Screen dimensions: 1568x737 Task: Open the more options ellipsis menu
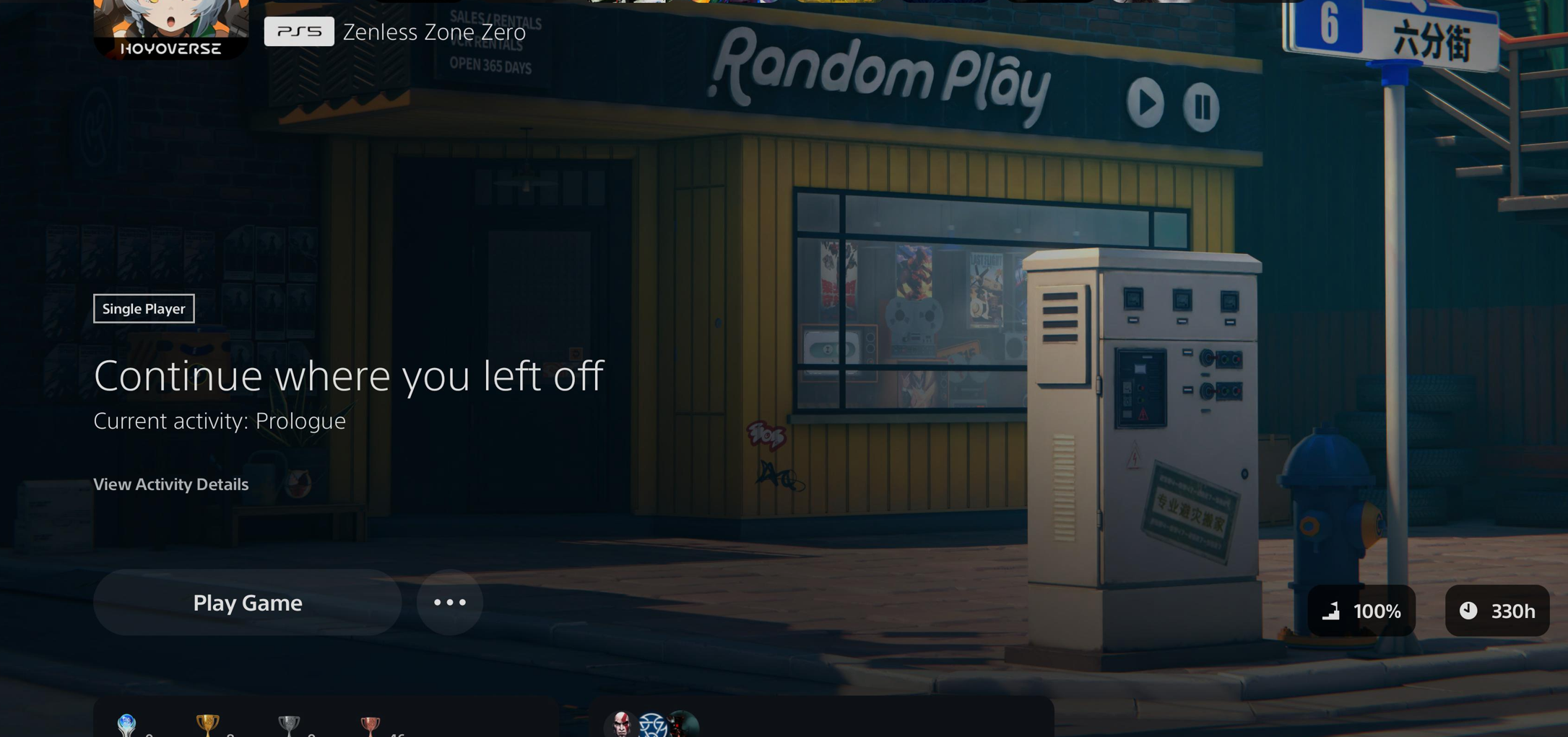tap(449, 602)
